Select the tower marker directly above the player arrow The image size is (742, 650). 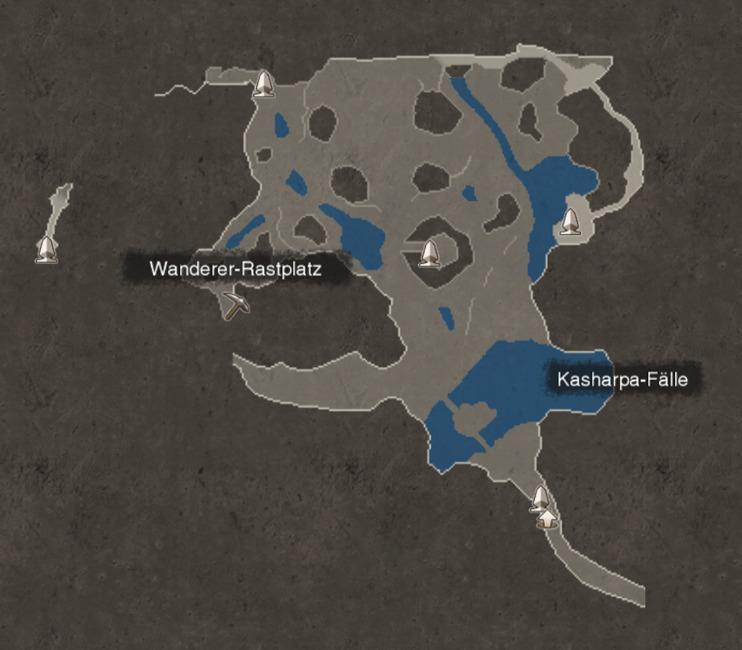pyautogui.click(x=540, y=497)
